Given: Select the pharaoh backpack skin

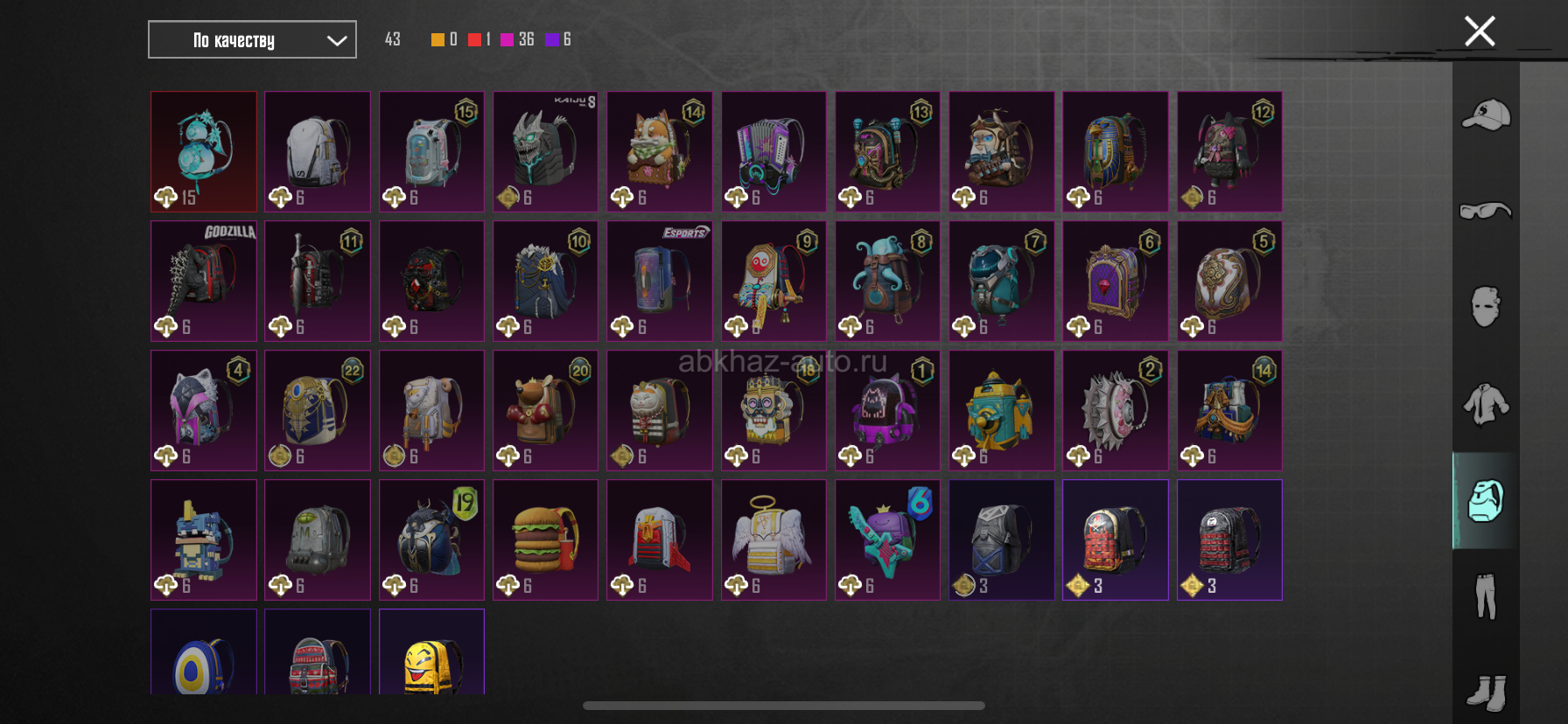Looking at the screenshot, I should [x=1115, y=151].
